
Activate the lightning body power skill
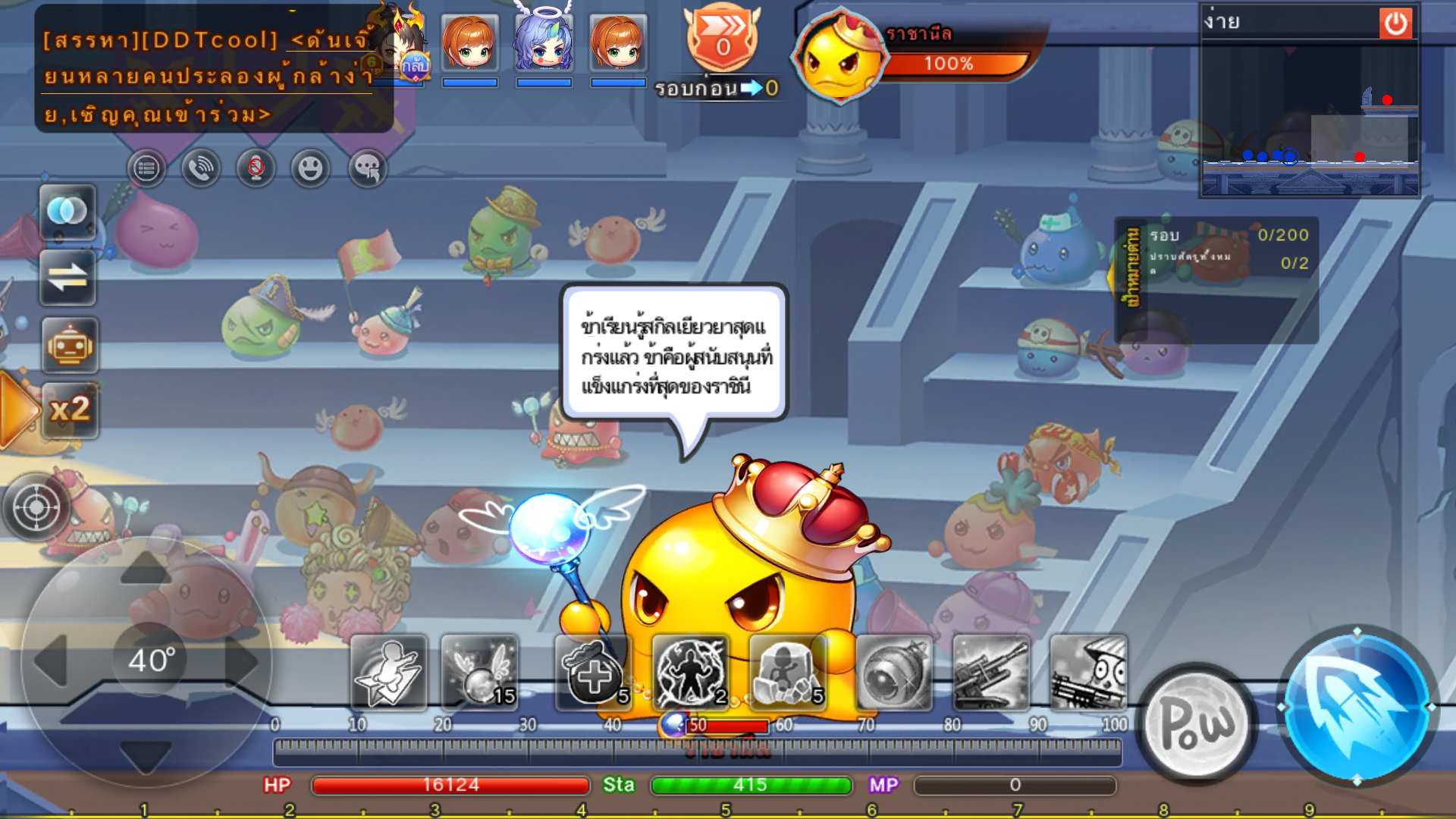pos(690,673)
